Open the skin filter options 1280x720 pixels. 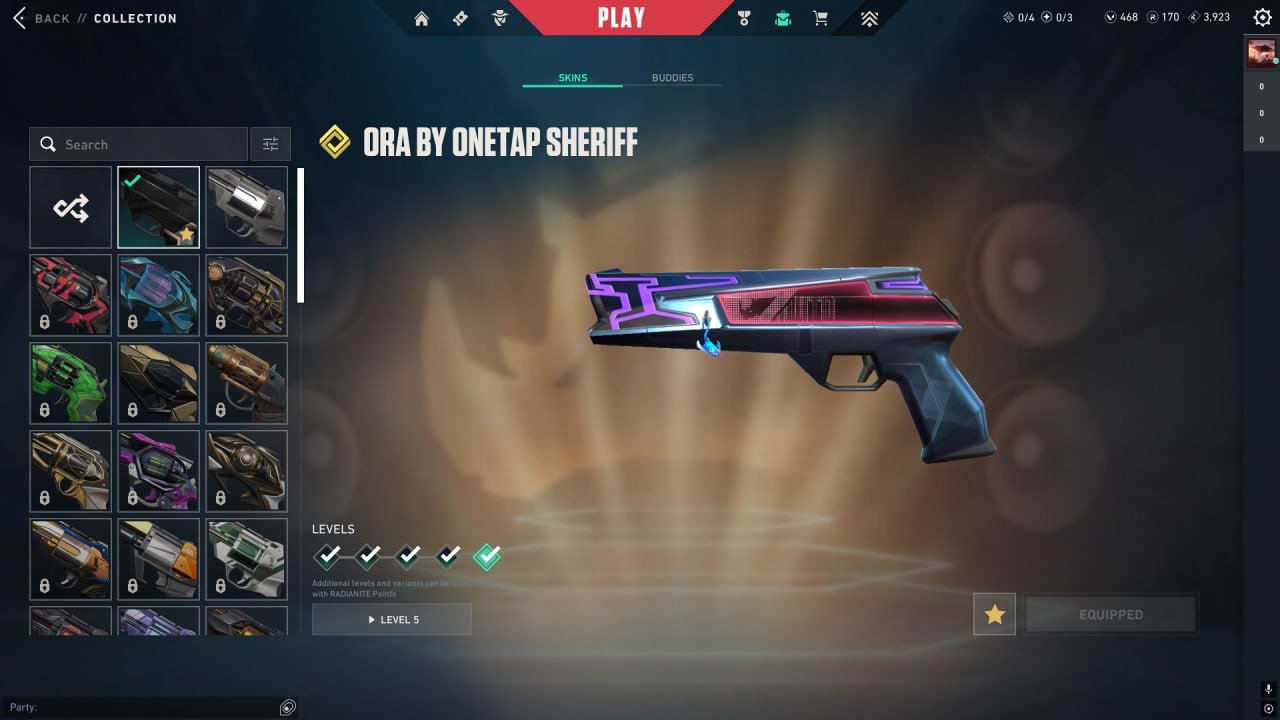click(x=270, y=144)
